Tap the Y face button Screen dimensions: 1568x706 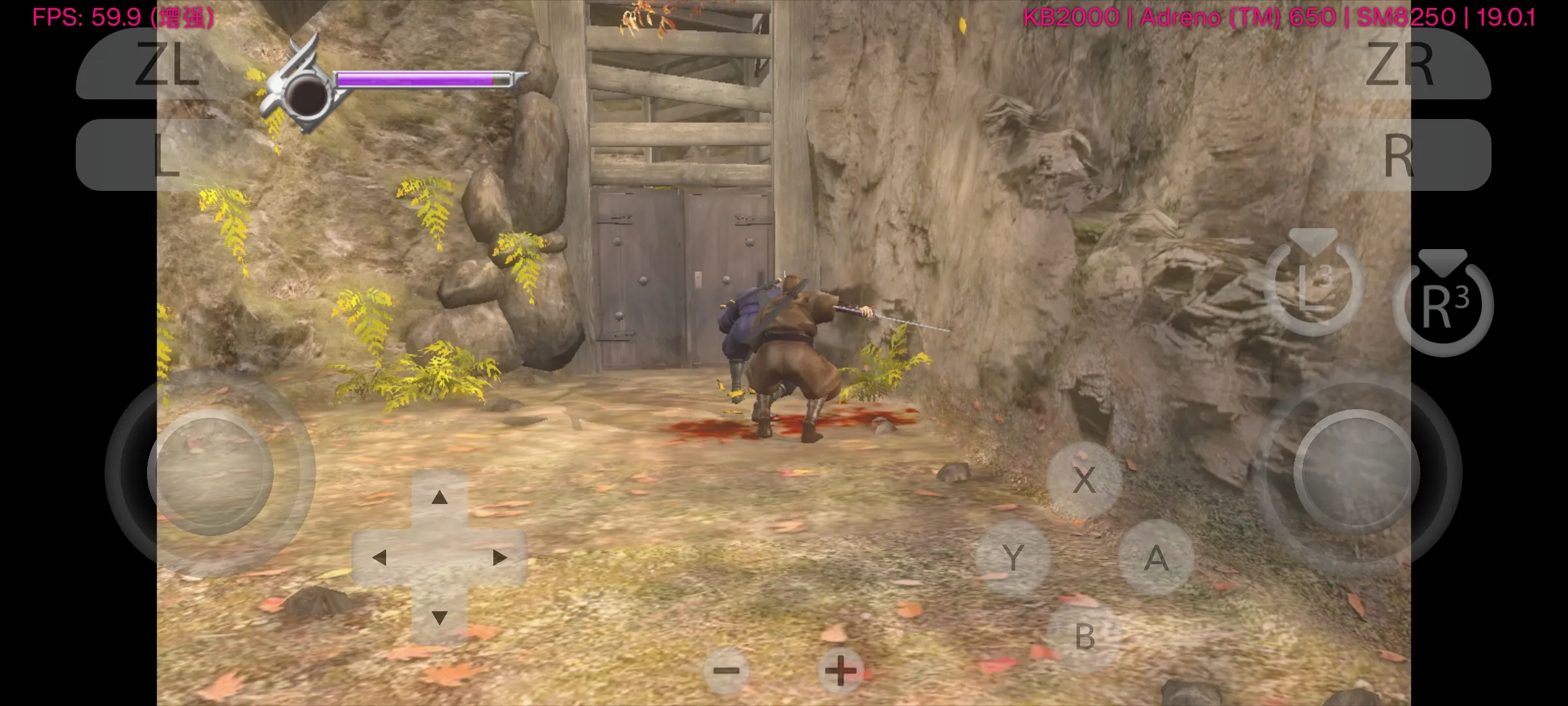click(x=1013, y=558)
